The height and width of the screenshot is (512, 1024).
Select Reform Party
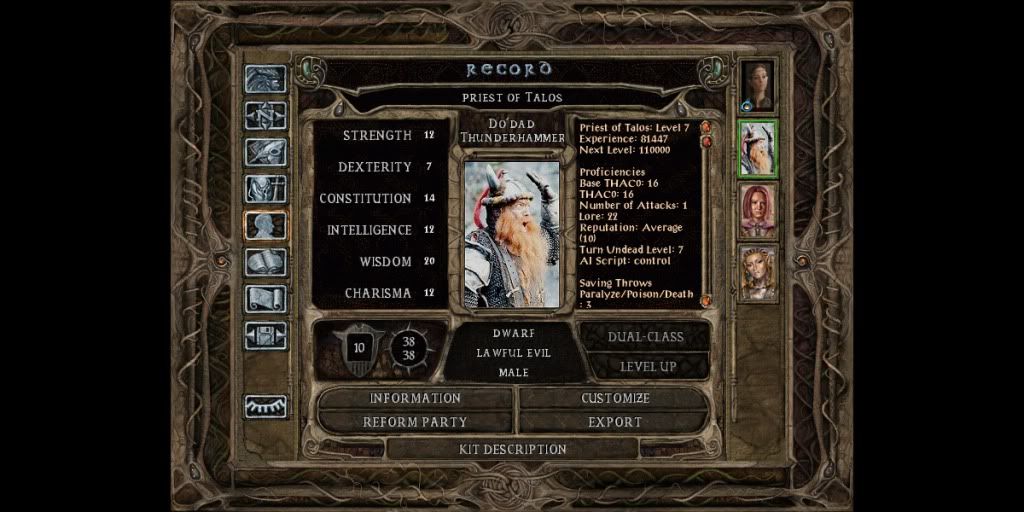415,422
